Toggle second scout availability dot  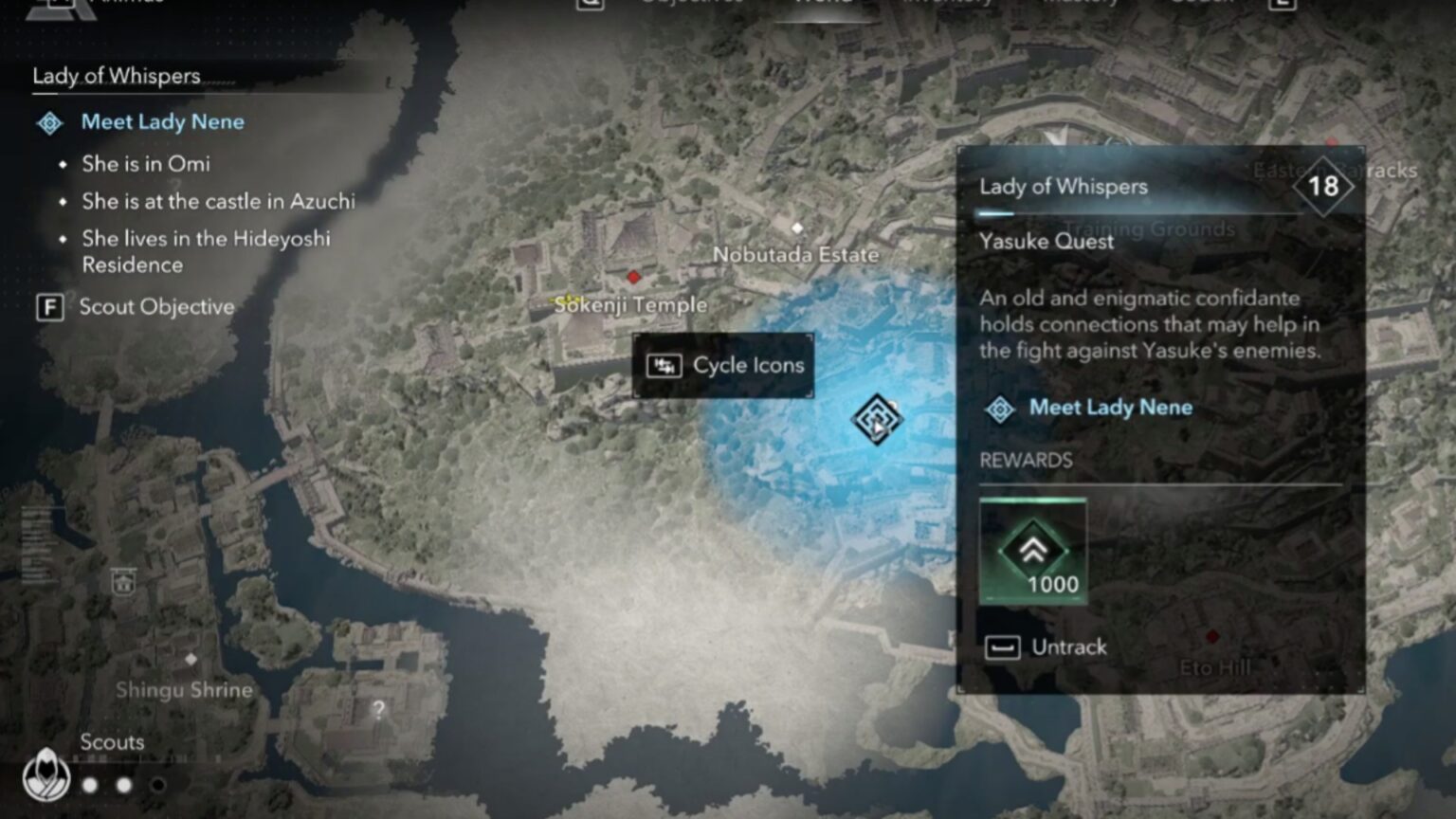coord(123,784)
